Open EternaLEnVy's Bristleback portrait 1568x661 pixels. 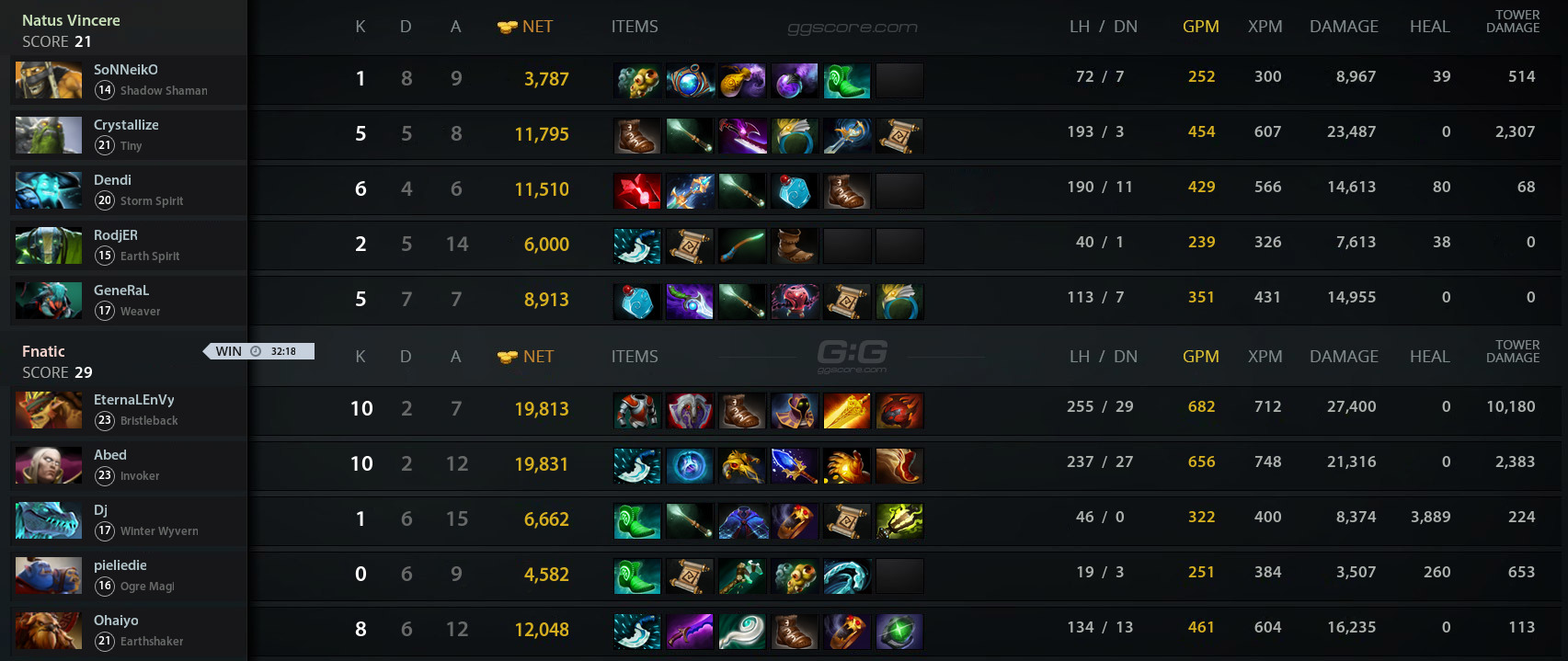tap(49, 410)
